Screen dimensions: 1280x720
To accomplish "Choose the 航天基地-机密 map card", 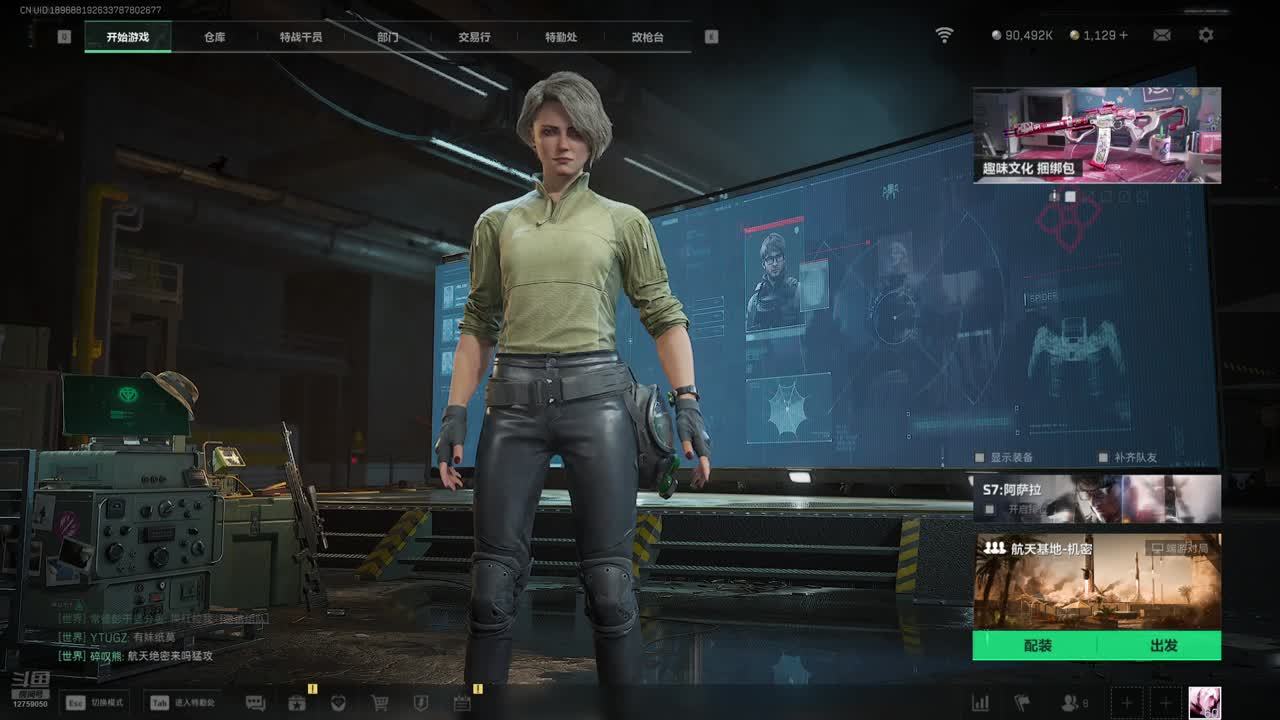I will 1097,582.
